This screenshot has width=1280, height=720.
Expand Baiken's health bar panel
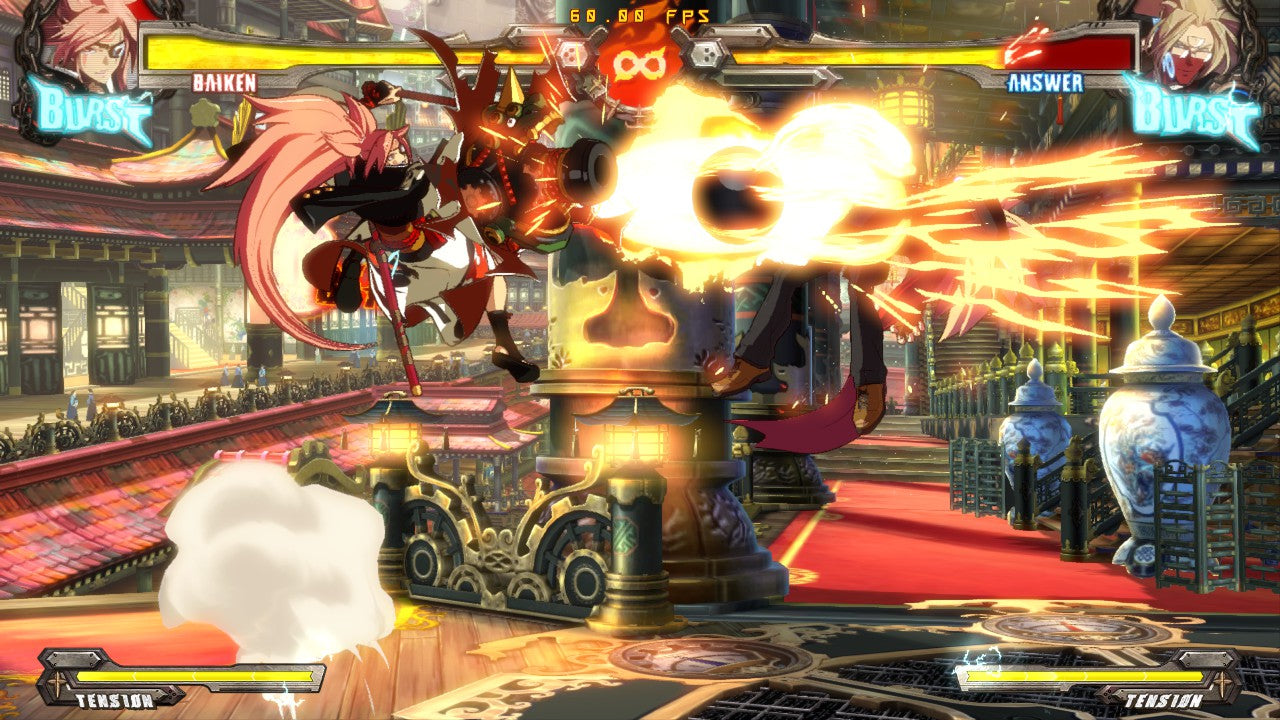pyautogui.click(x=350, y=48)
